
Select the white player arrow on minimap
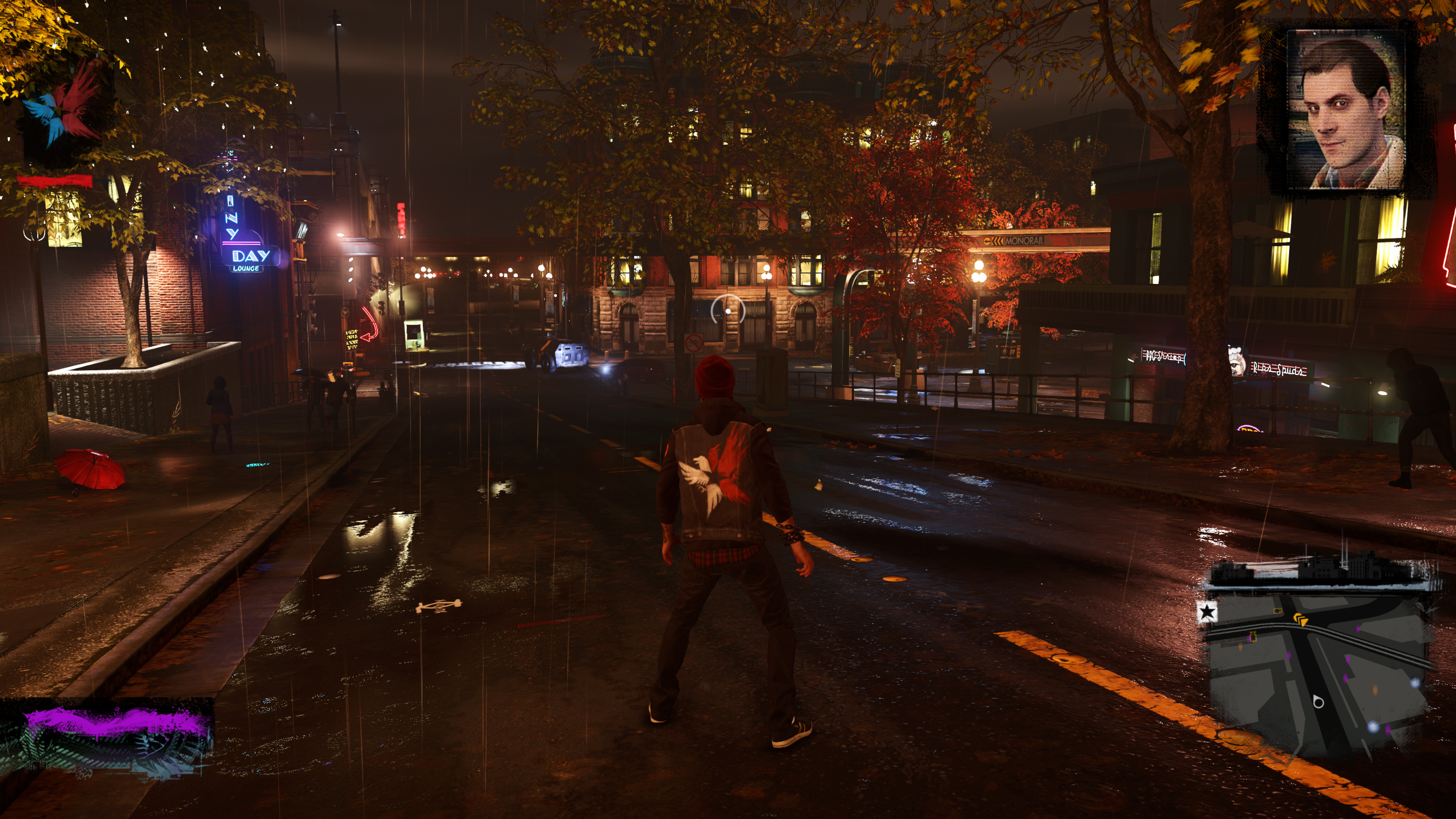1318,702
